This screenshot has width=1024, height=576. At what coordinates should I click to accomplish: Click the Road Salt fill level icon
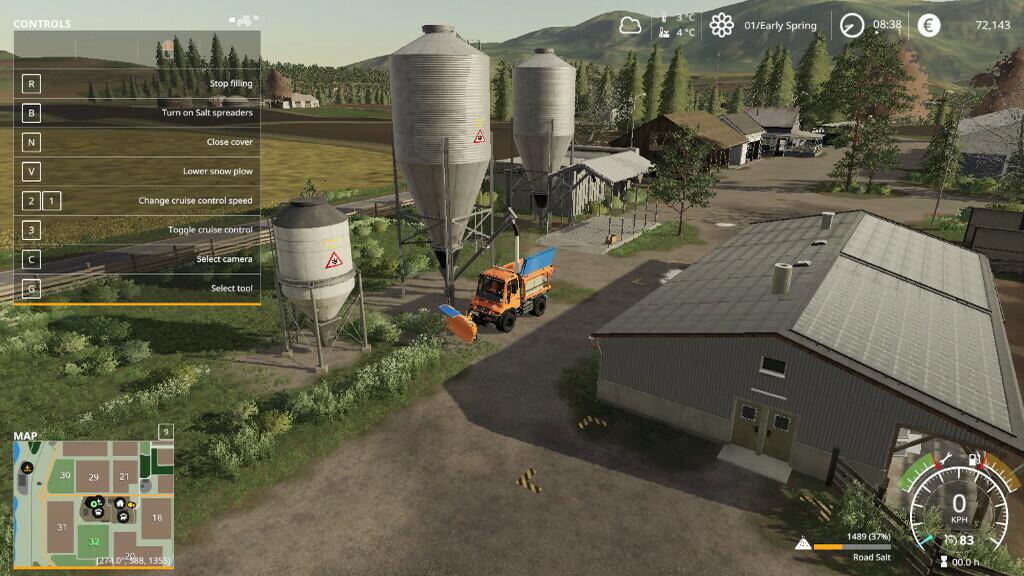(x=802, y=544)
